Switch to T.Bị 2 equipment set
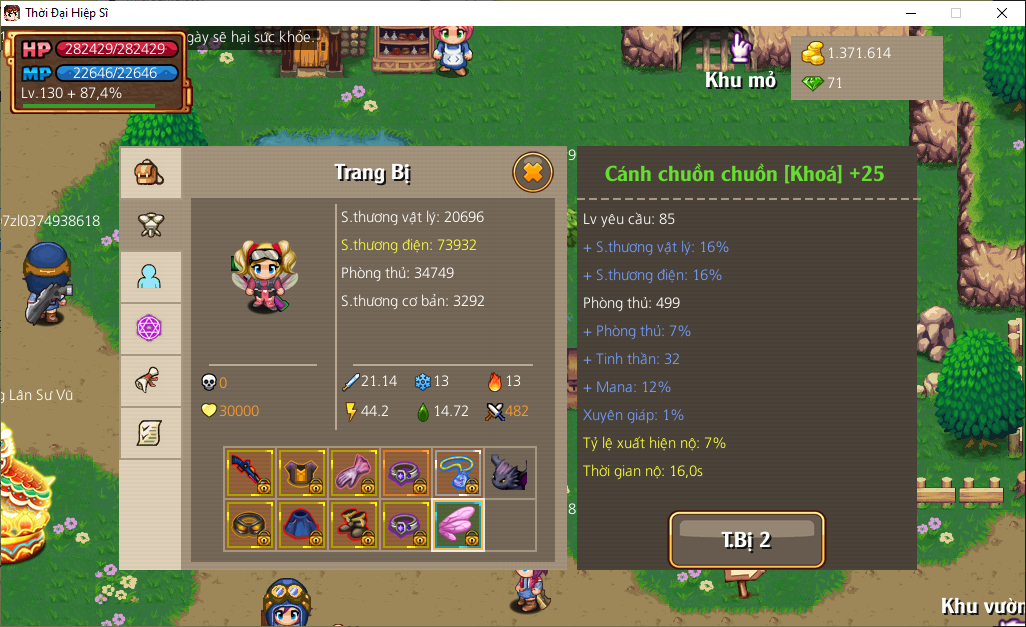The width and height of the screenshot is (1026, 627). (746, 540)
